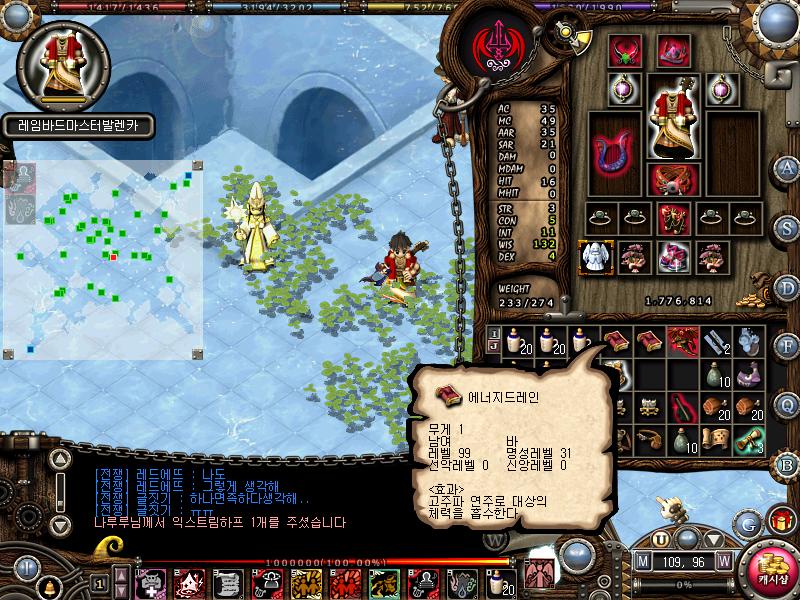Click the round A side button
Screen dimensions: 800x600
(788, 167)
